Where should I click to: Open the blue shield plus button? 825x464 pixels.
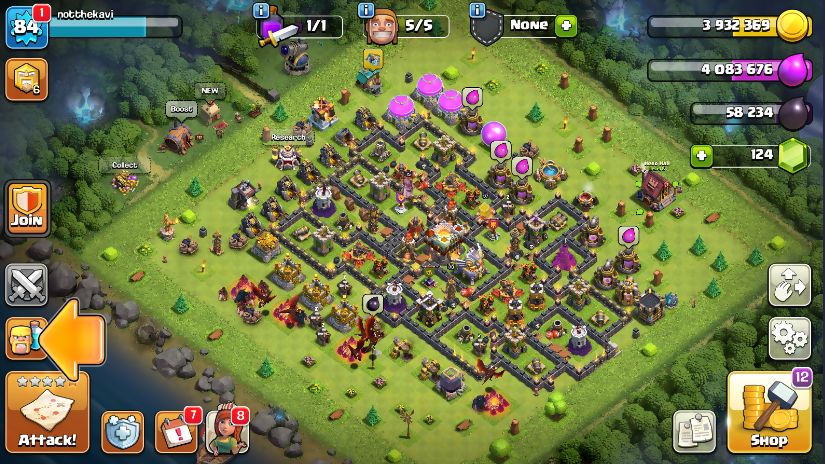tap(123, 431)
